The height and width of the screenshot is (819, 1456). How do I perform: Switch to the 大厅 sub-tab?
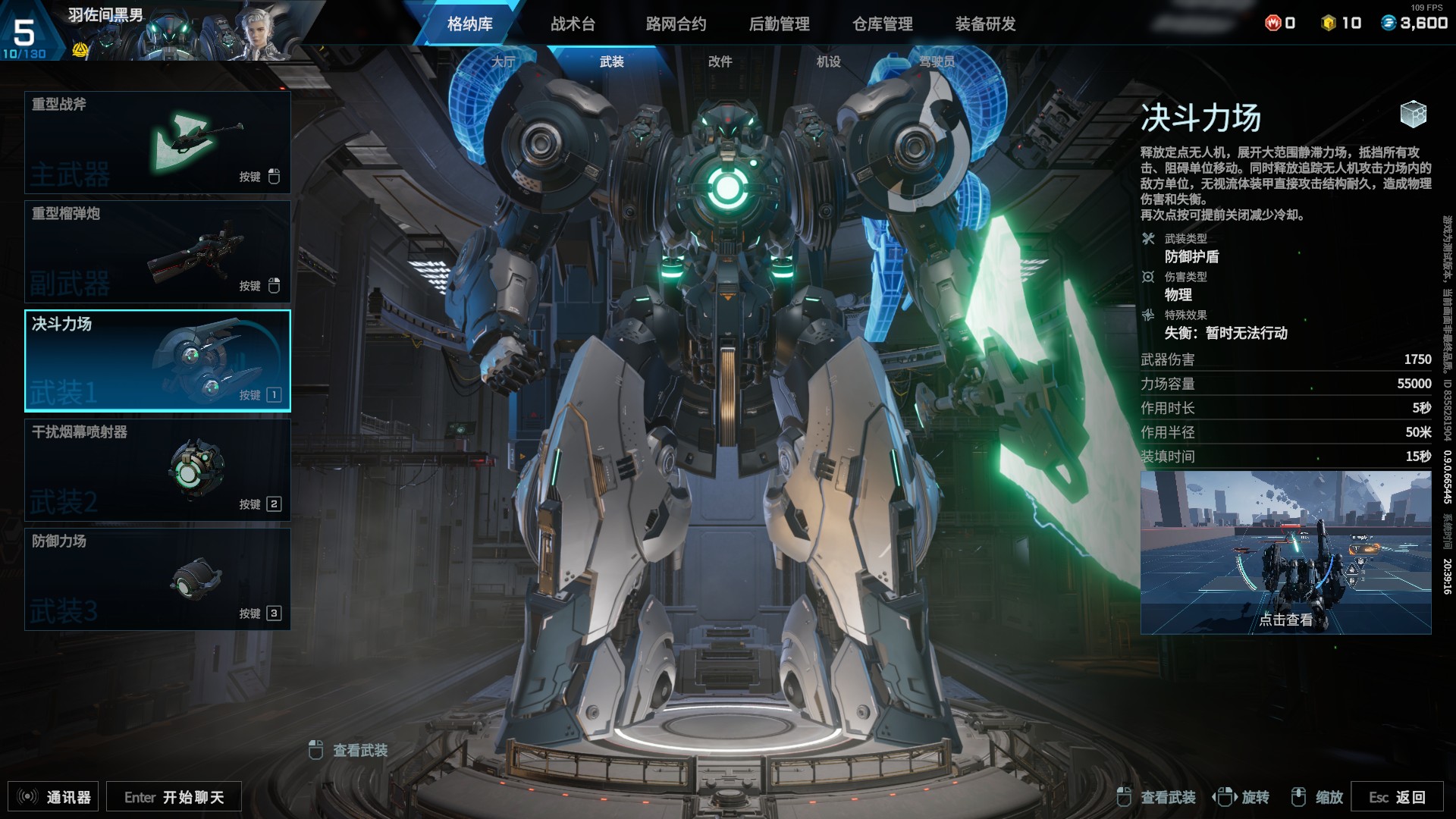tap(503, 62)
